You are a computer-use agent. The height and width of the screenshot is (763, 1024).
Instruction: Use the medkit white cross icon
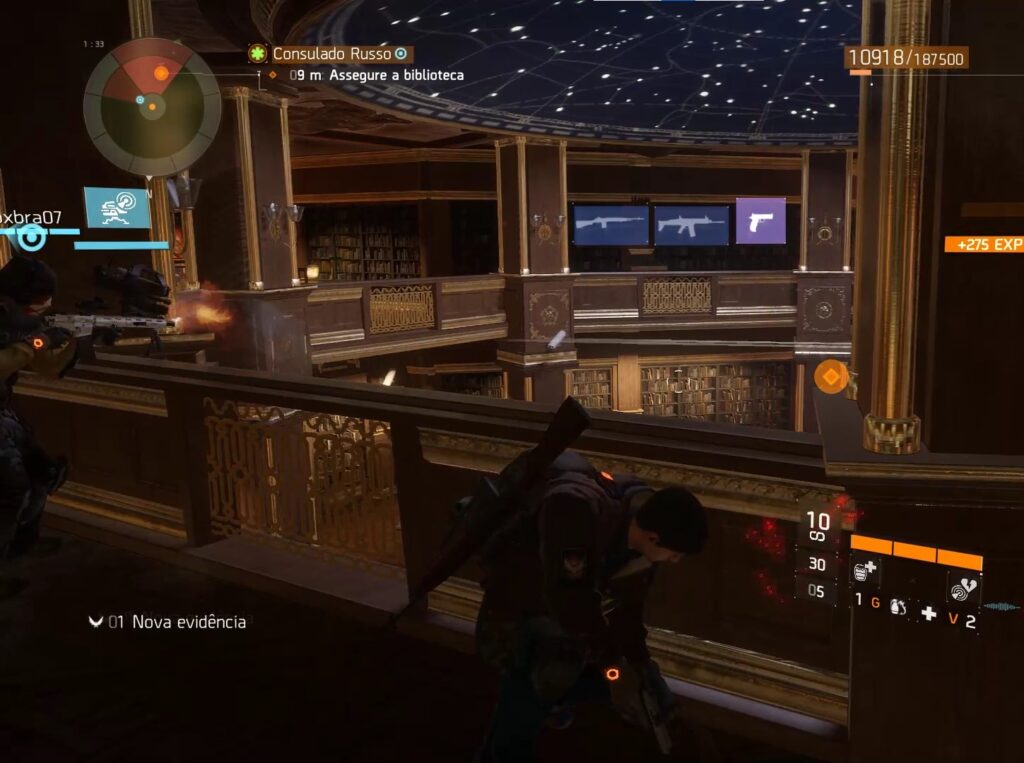[929, 613]
